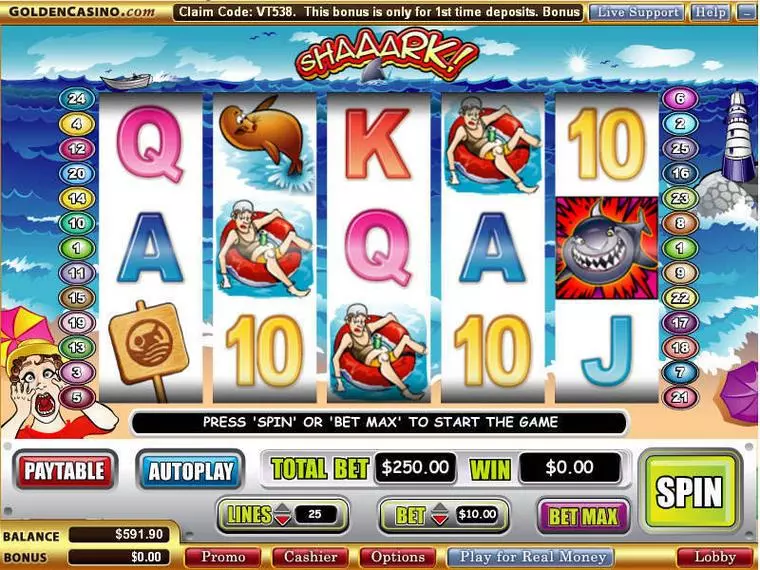Open the Promo page
The width and height of the screenshot is (760, 570).
(223, 557)
